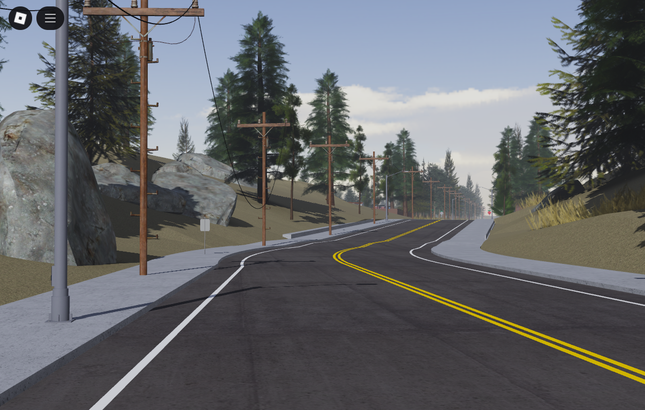
Task: Open the hamburger lines menu button
Action: pos(50,18)
